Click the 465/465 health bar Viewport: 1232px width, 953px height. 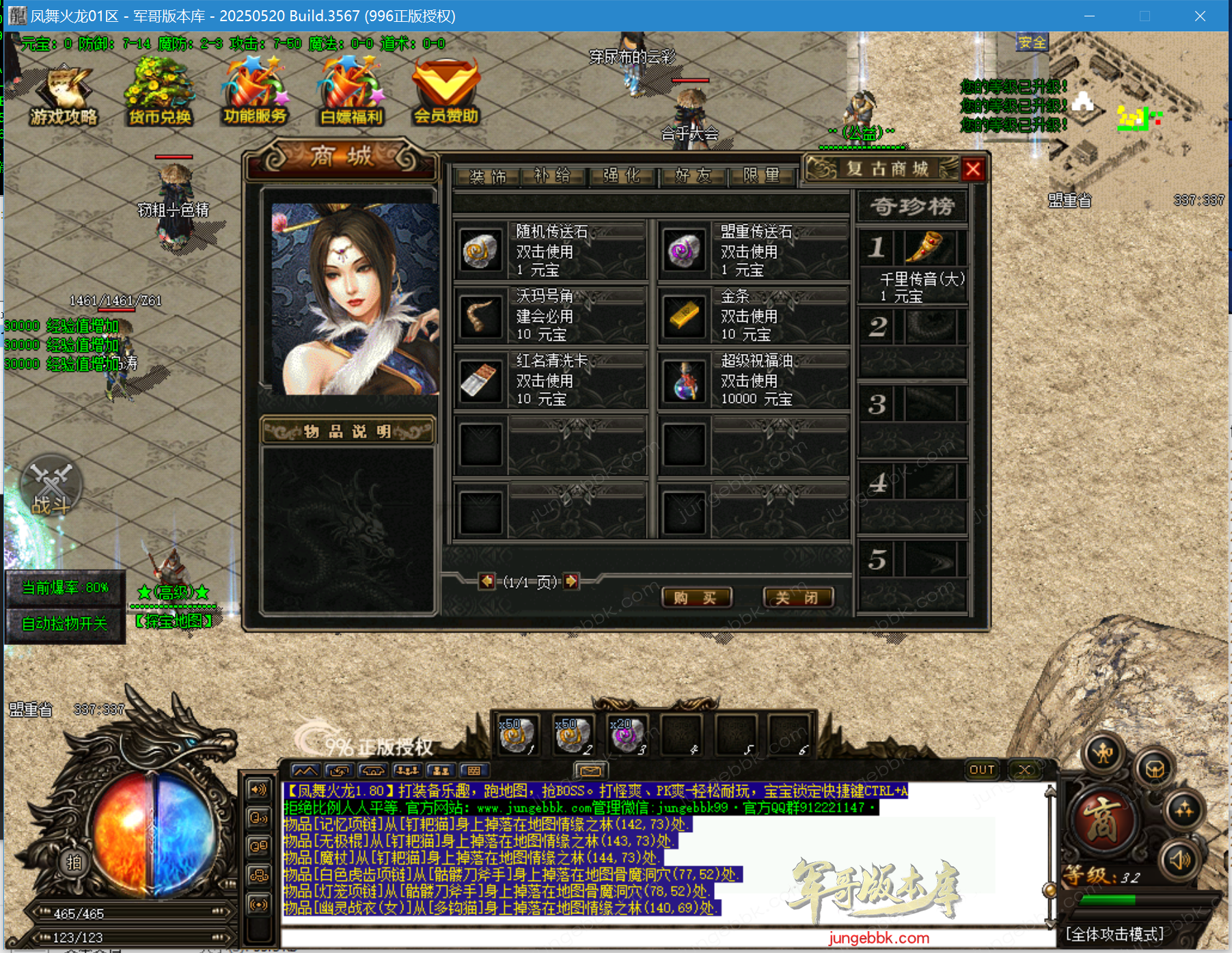coord(133,911)
